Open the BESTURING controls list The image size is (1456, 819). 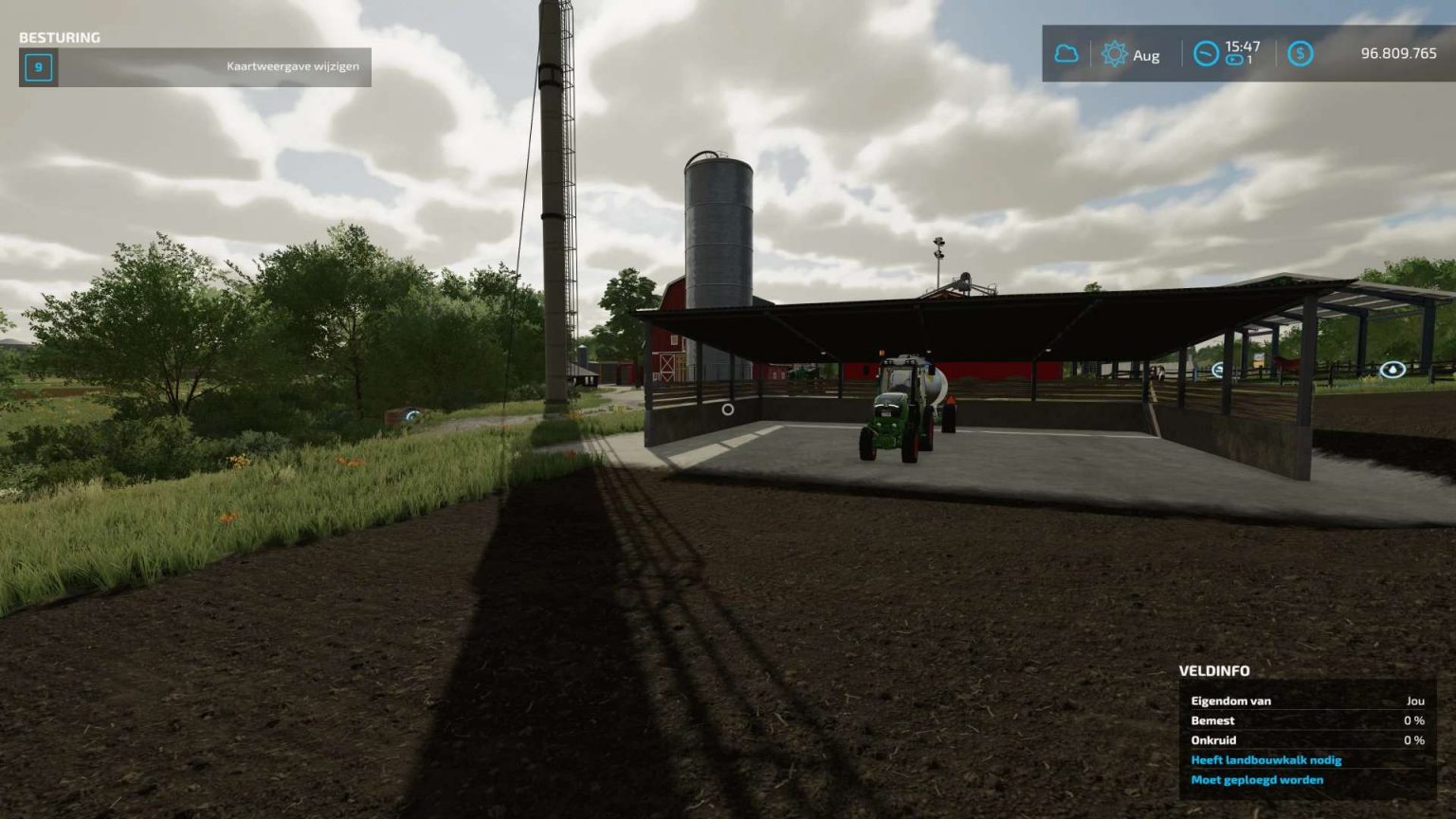(x=59, y=38)
